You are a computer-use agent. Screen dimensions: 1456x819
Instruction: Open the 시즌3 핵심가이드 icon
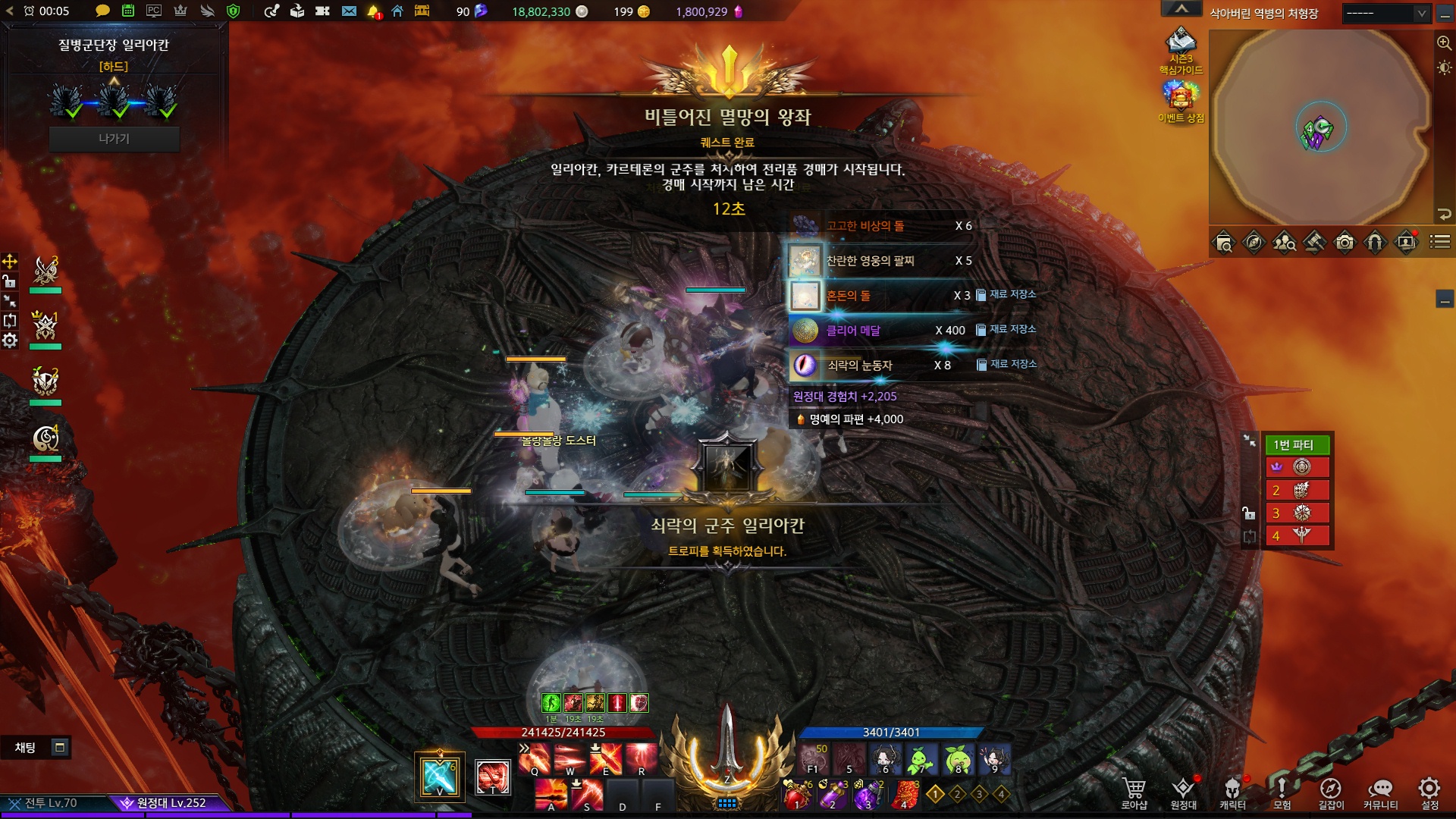1181,50
